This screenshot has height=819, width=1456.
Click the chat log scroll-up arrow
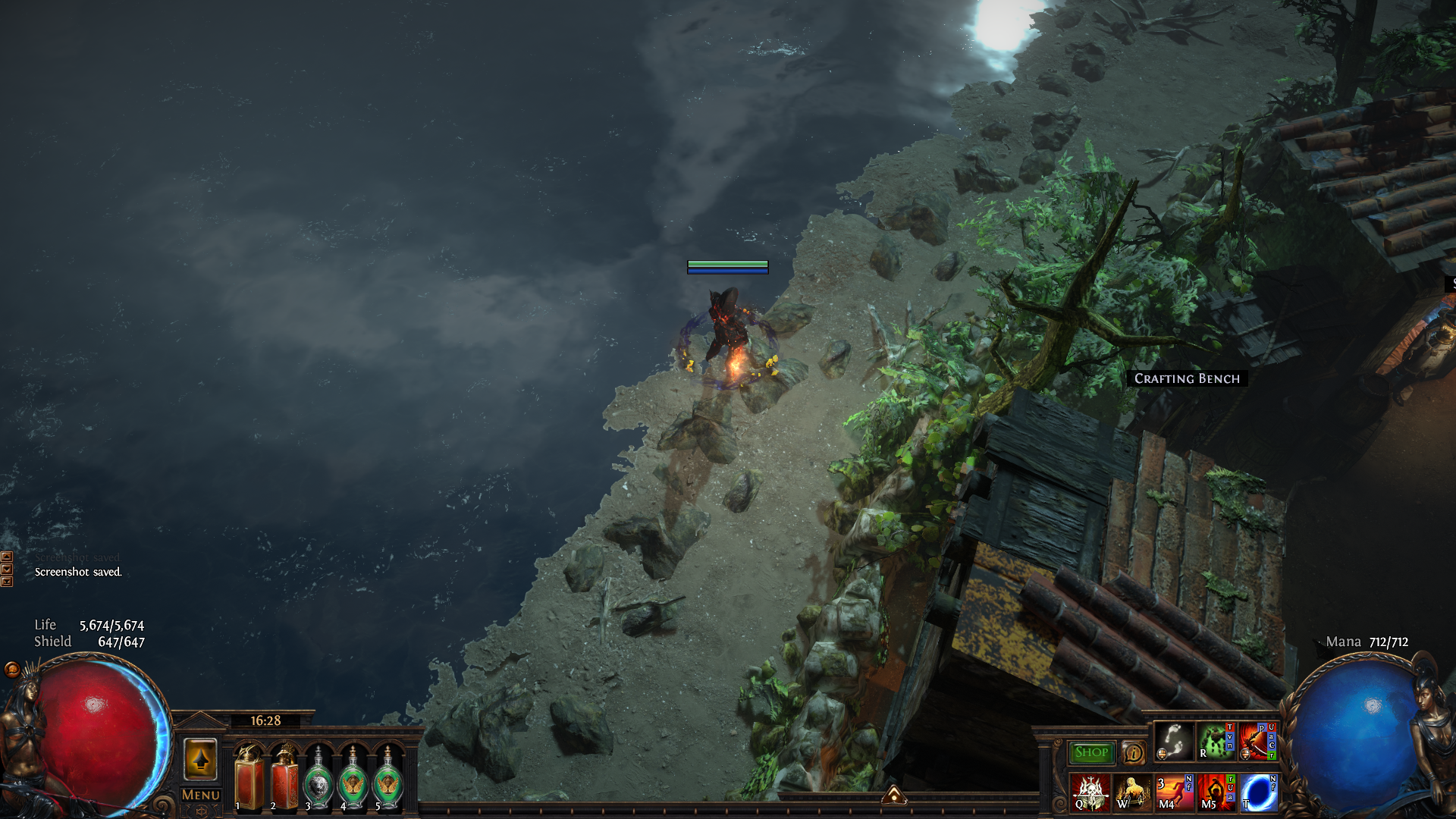click(7, 557)
